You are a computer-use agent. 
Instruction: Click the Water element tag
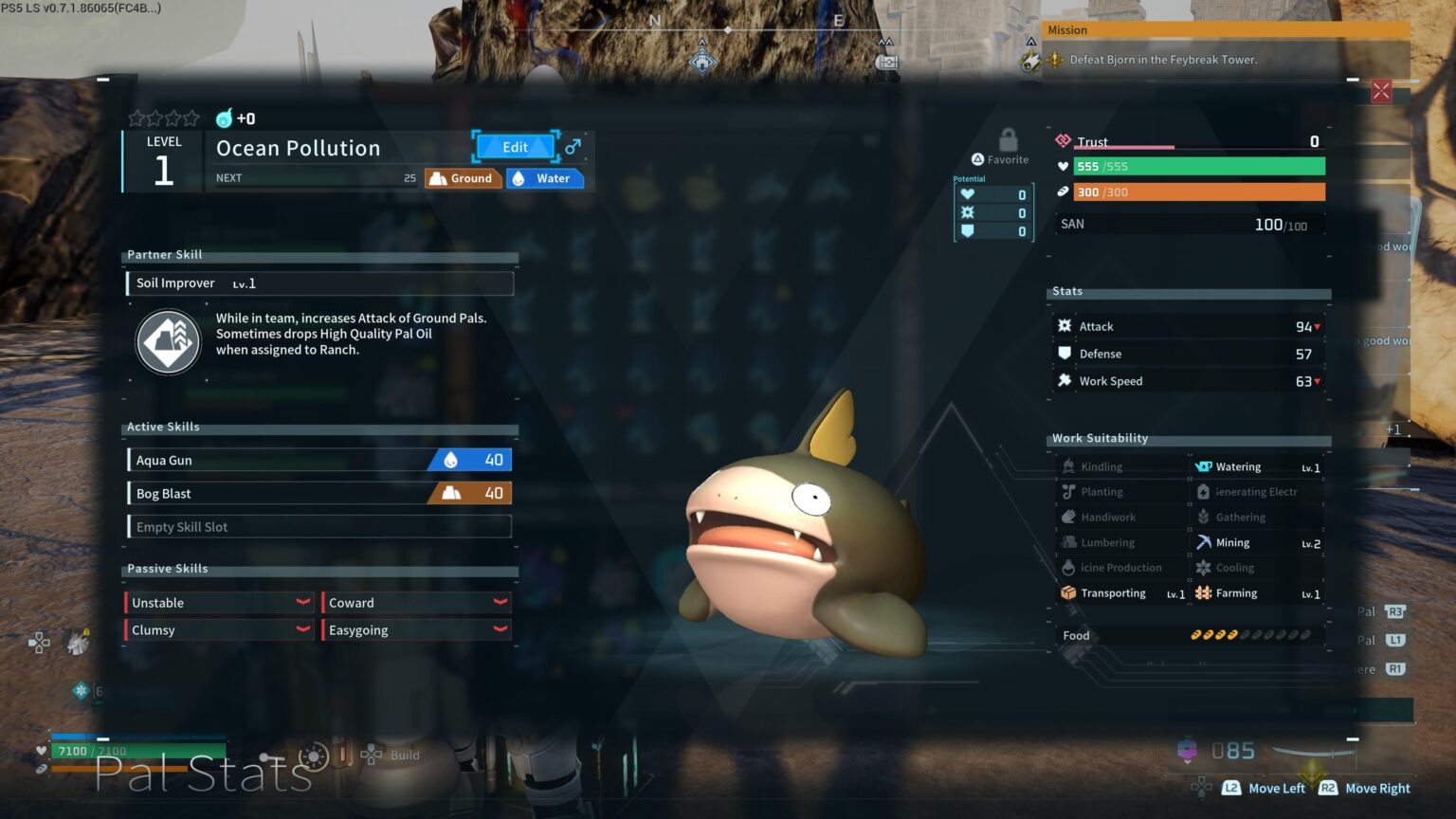[544, 178]
